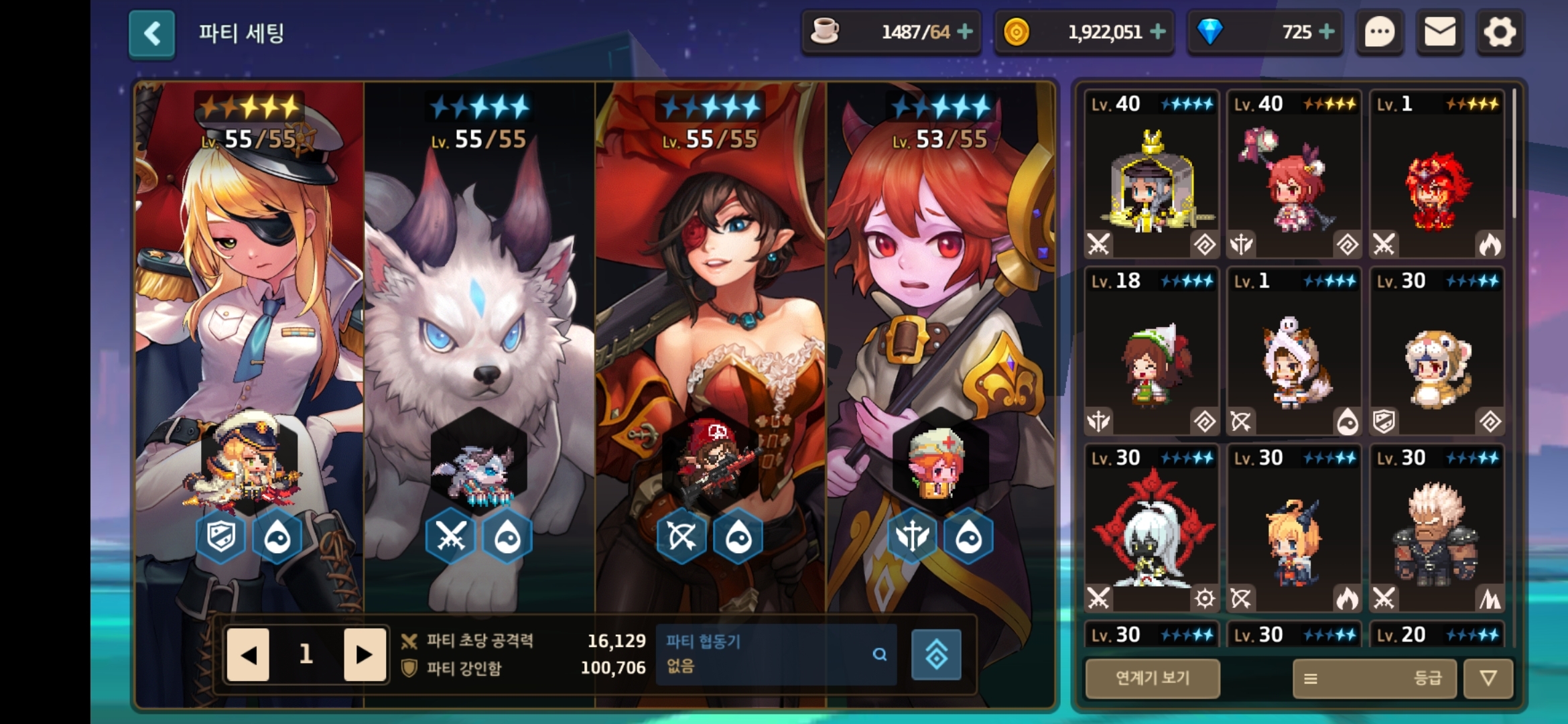Viewport: 1568px width, 724px height.
Task: Go back from the party setting screen
Action: coord(152,34)
